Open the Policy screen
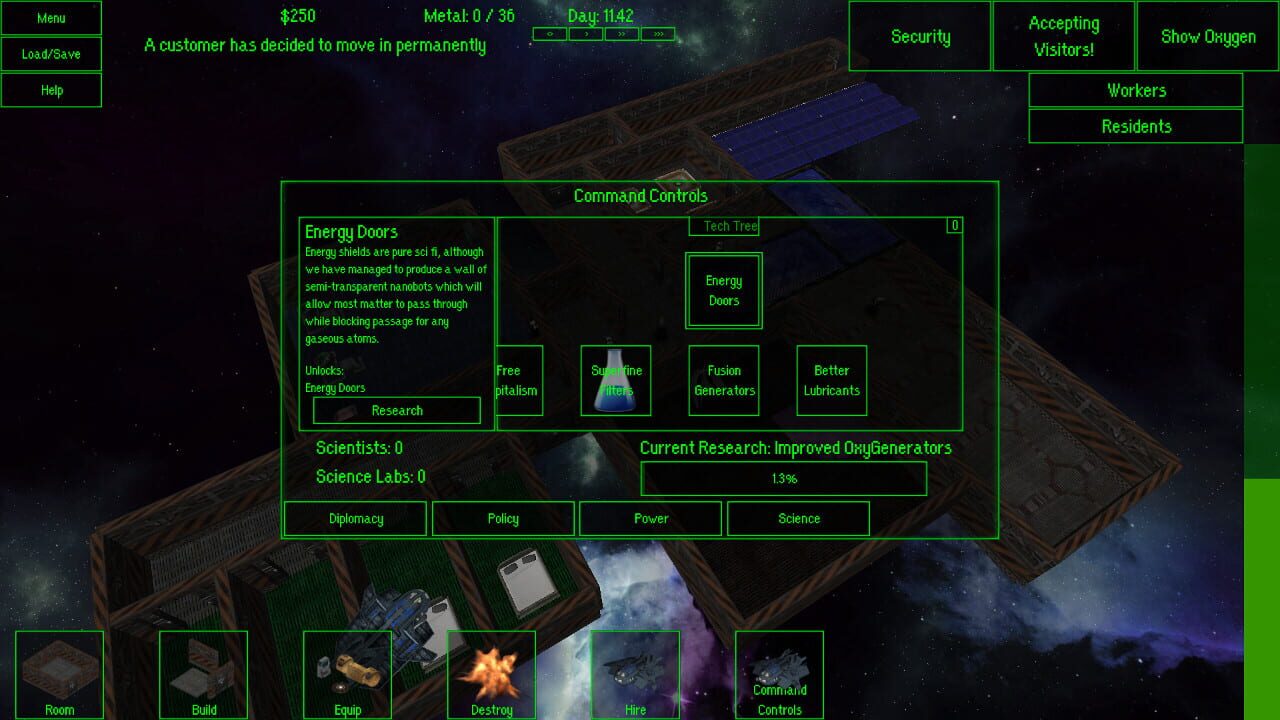Image resolution: width=1280 pixels, height=720 pixels. coord(503,518)
